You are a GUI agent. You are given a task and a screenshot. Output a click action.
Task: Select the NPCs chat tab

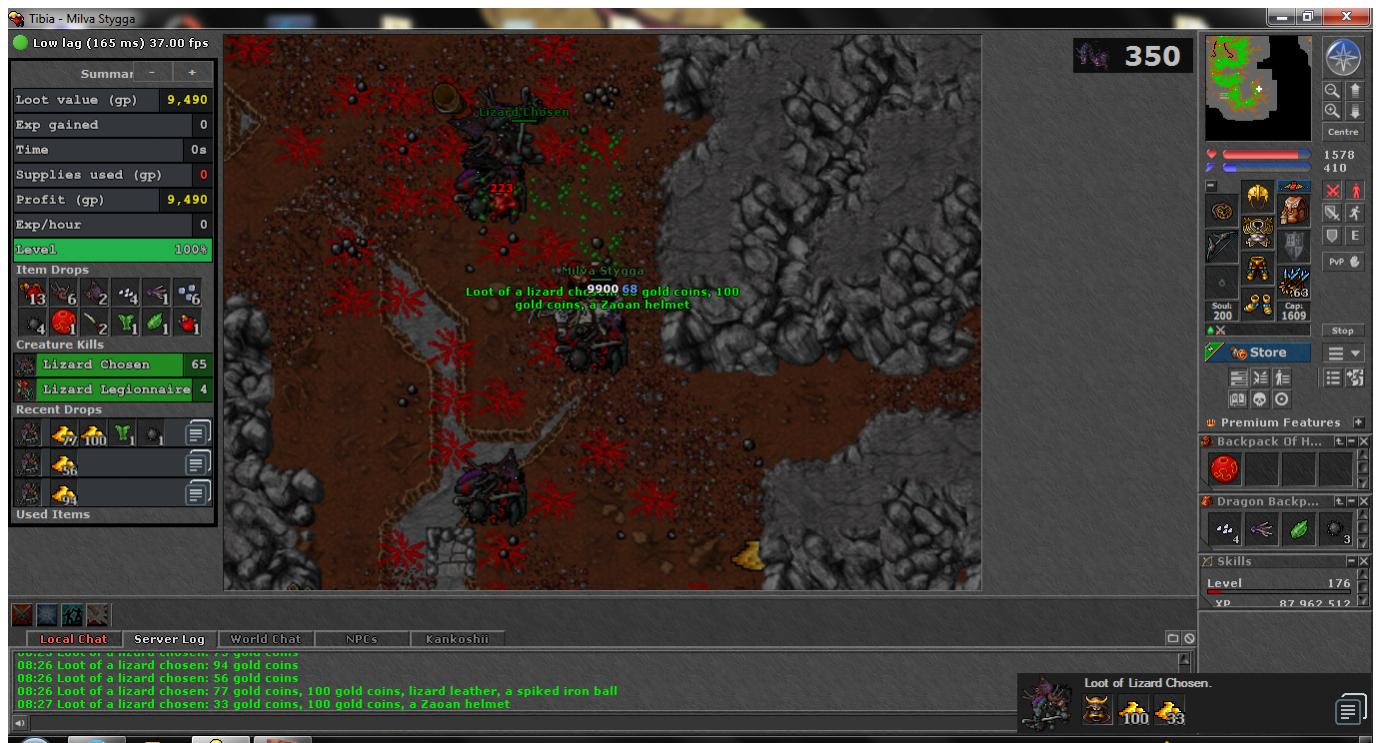[x=363, y=639]
